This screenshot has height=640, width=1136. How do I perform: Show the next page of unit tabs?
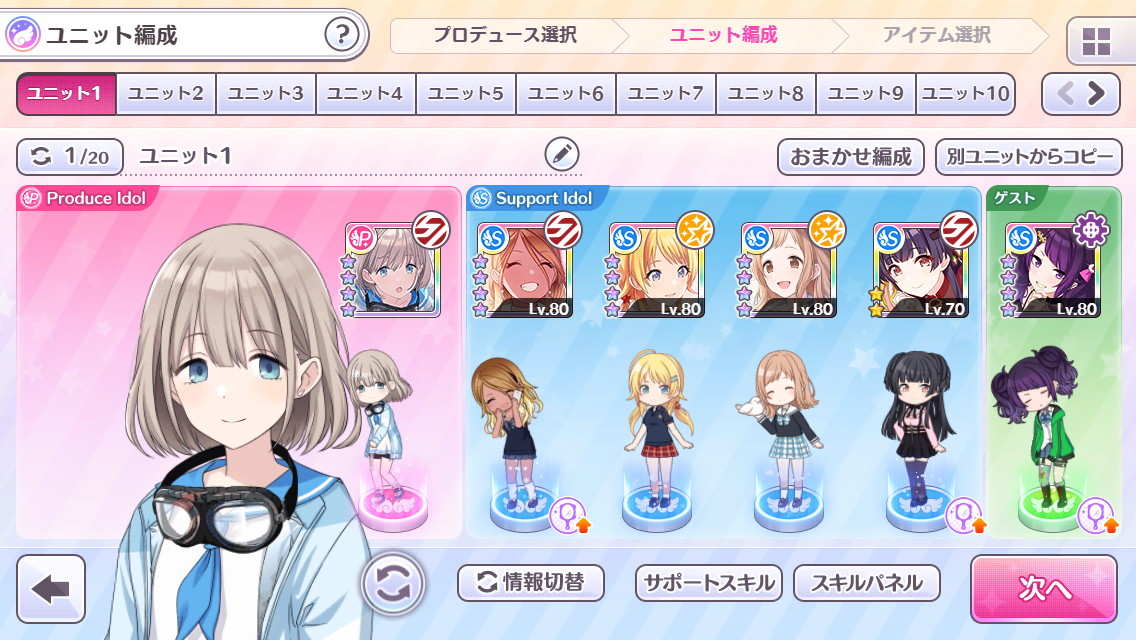pos(1097,94)
